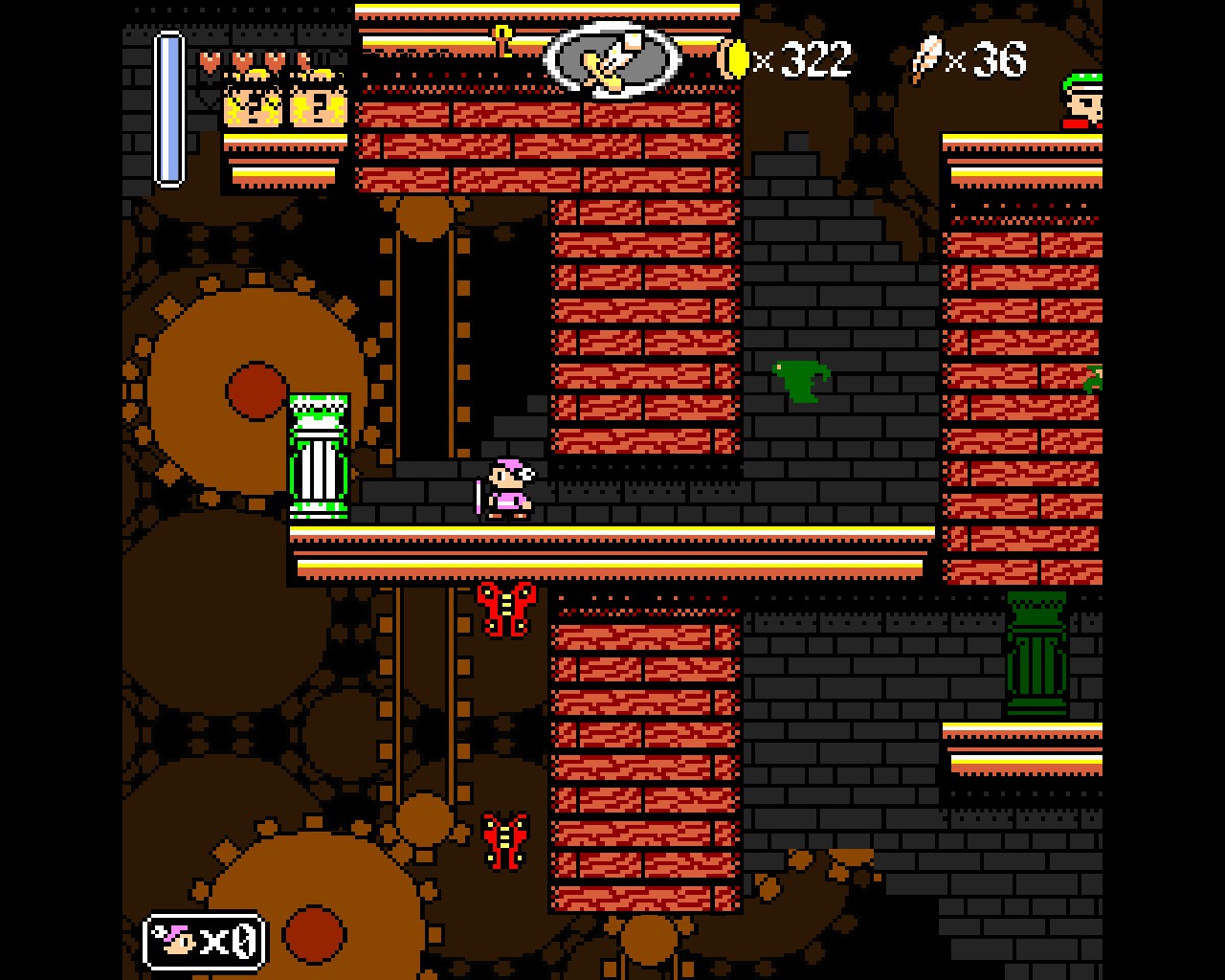Select the equipped weapon oval emblem
Screen dimensions: 1225x980
tap(612, 60)
